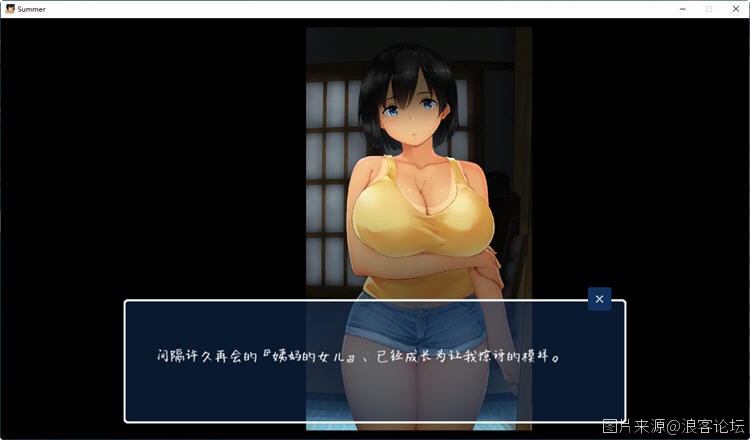Close the Summer game window

(736, 8)
